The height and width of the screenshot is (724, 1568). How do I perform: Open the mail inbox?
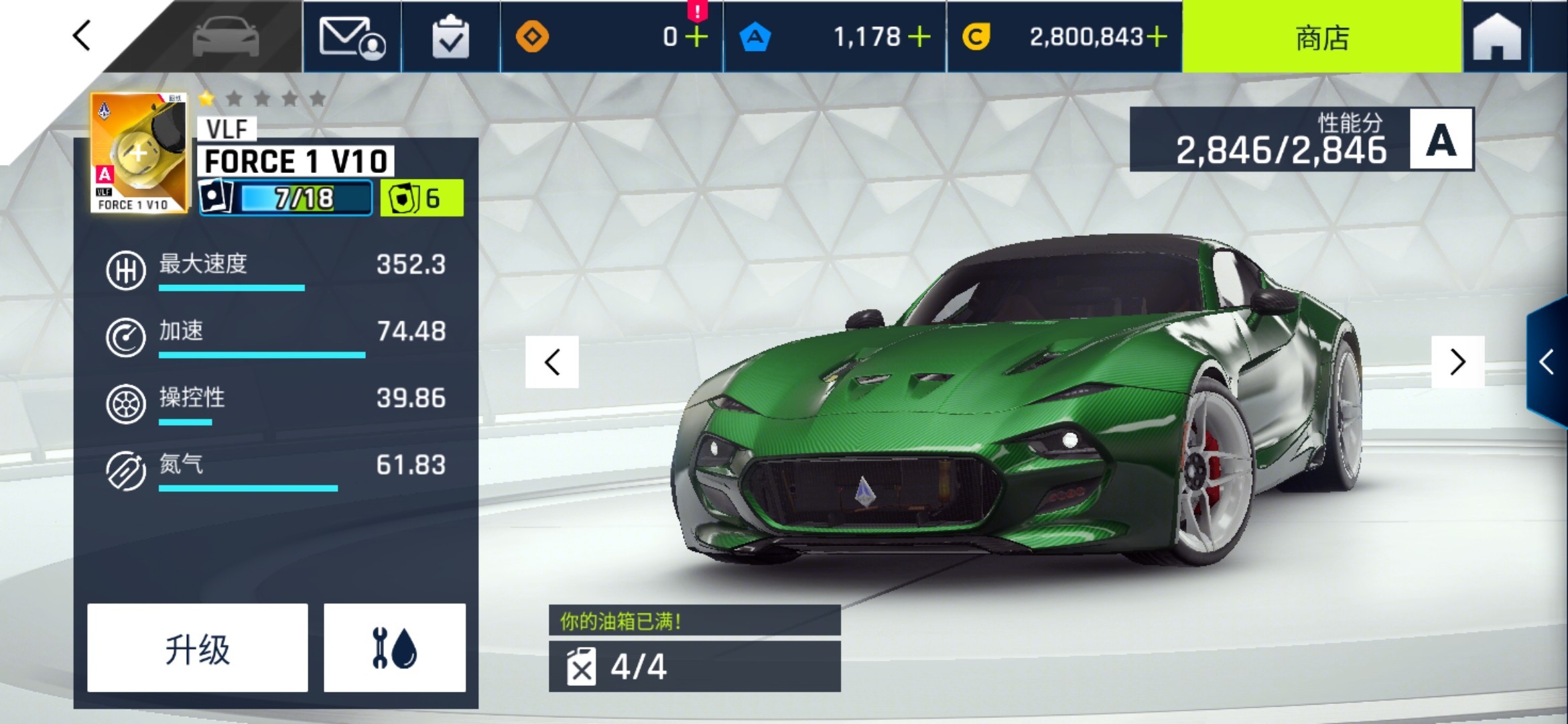tap(352, 37)
